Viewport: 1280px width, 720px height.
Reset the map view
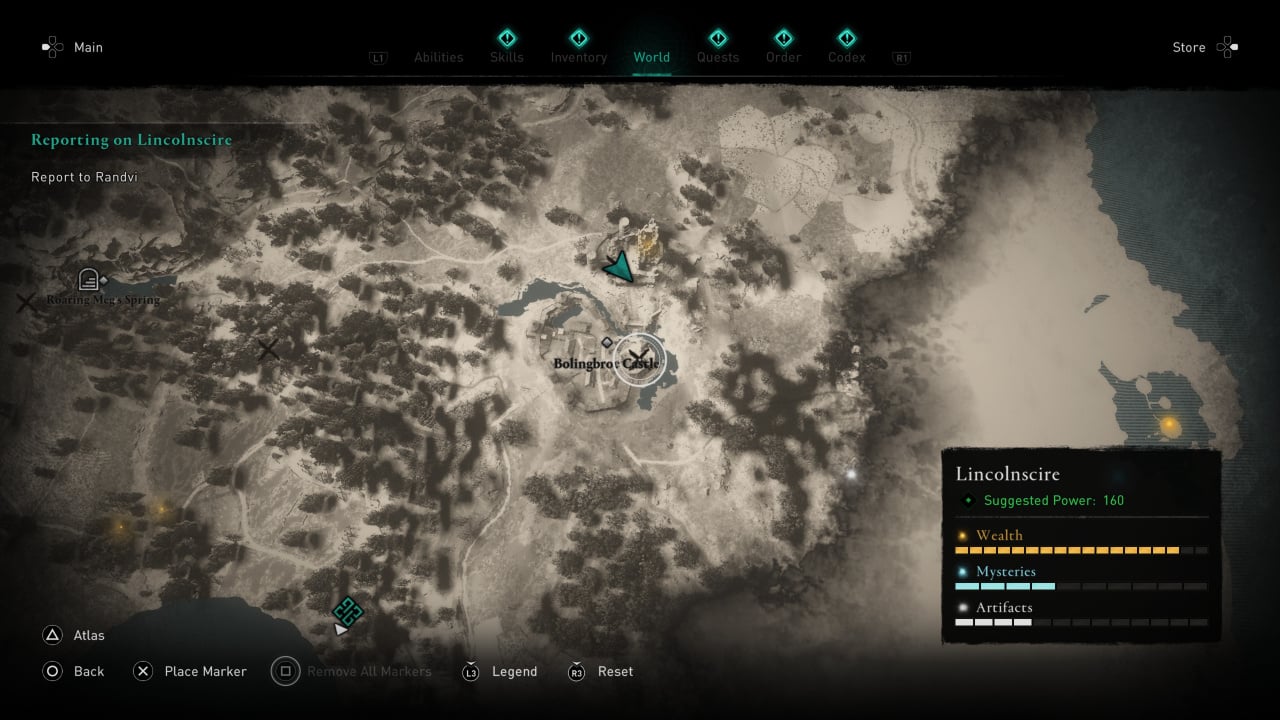pyautogui.click(x=615, y=671)
